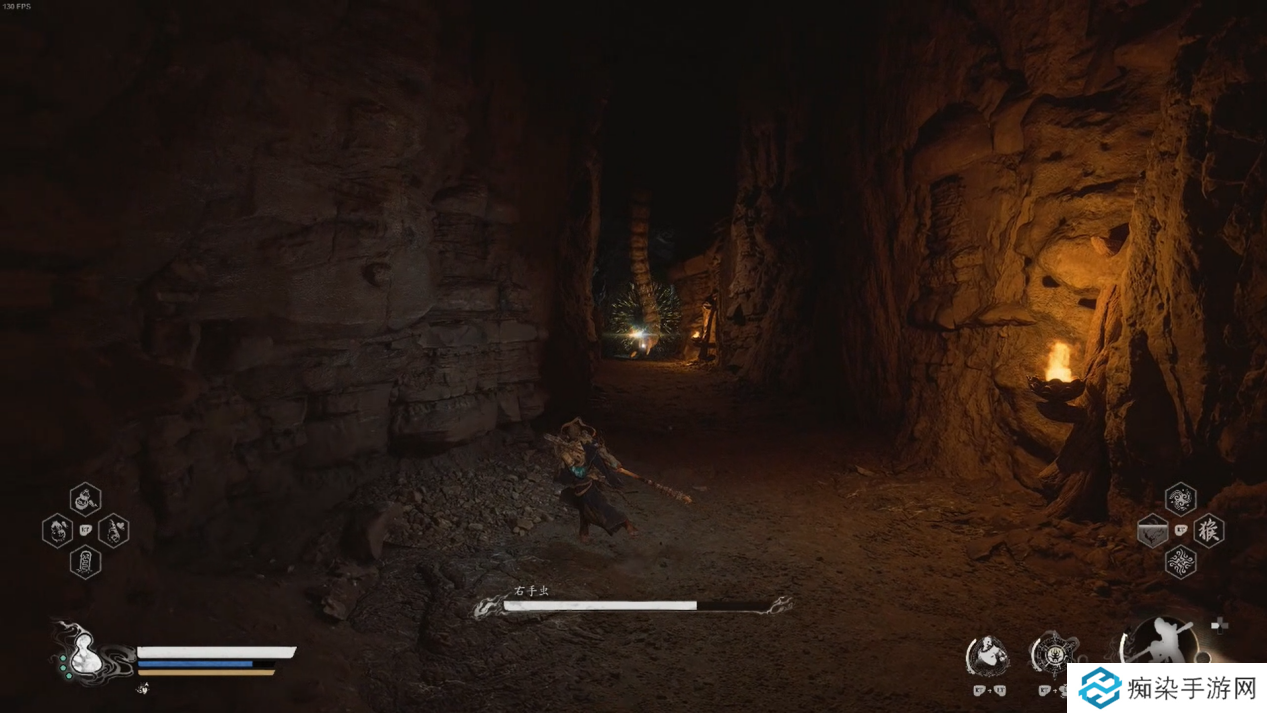The height and width of the screenshot is (713, 1267).
Task: Open the 痴染手游网 watermark logo
Action: (1165, 688)
